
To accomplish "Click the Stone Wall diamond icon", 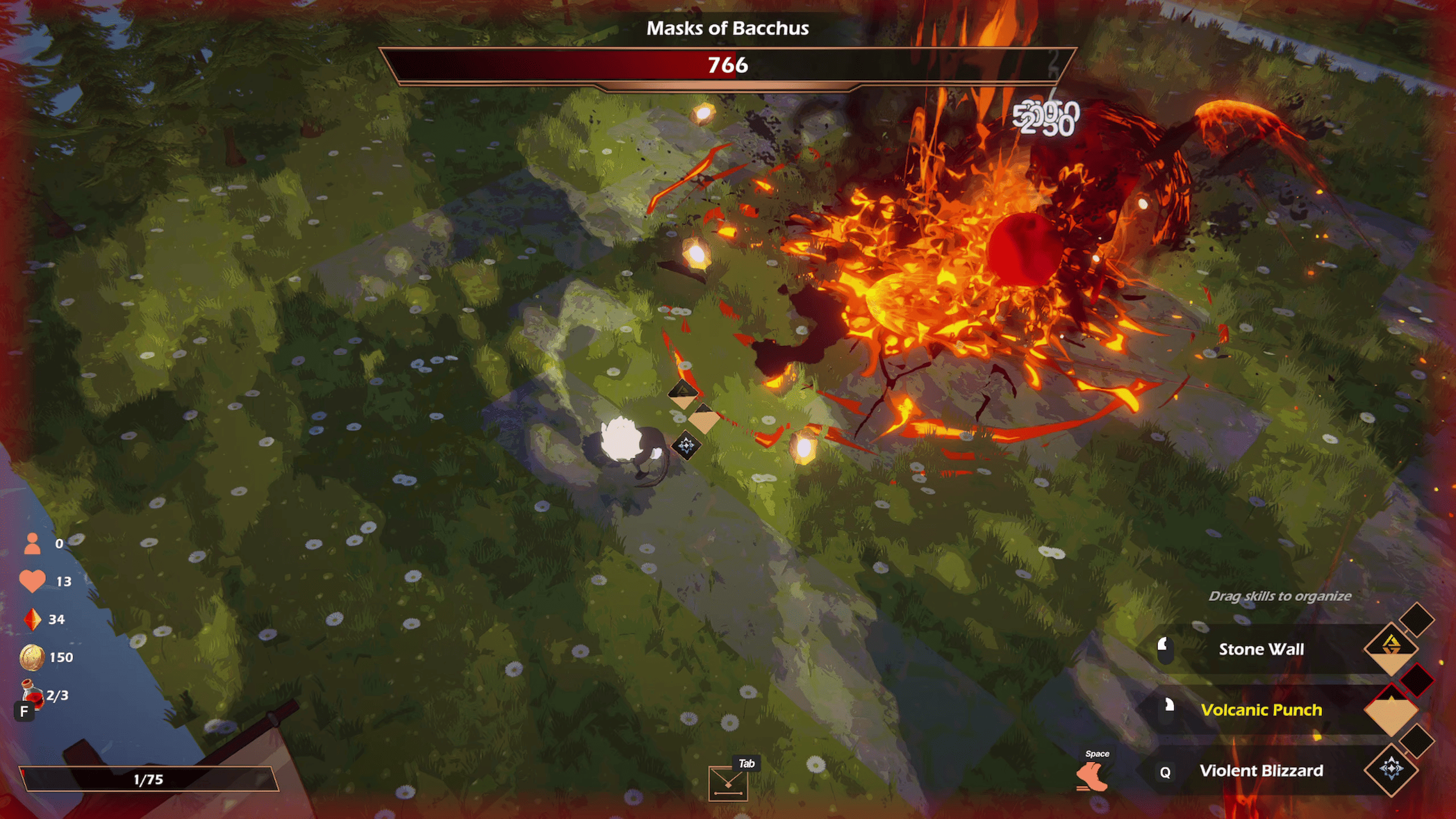I will pyautogui.click(x=1391, y=648).
